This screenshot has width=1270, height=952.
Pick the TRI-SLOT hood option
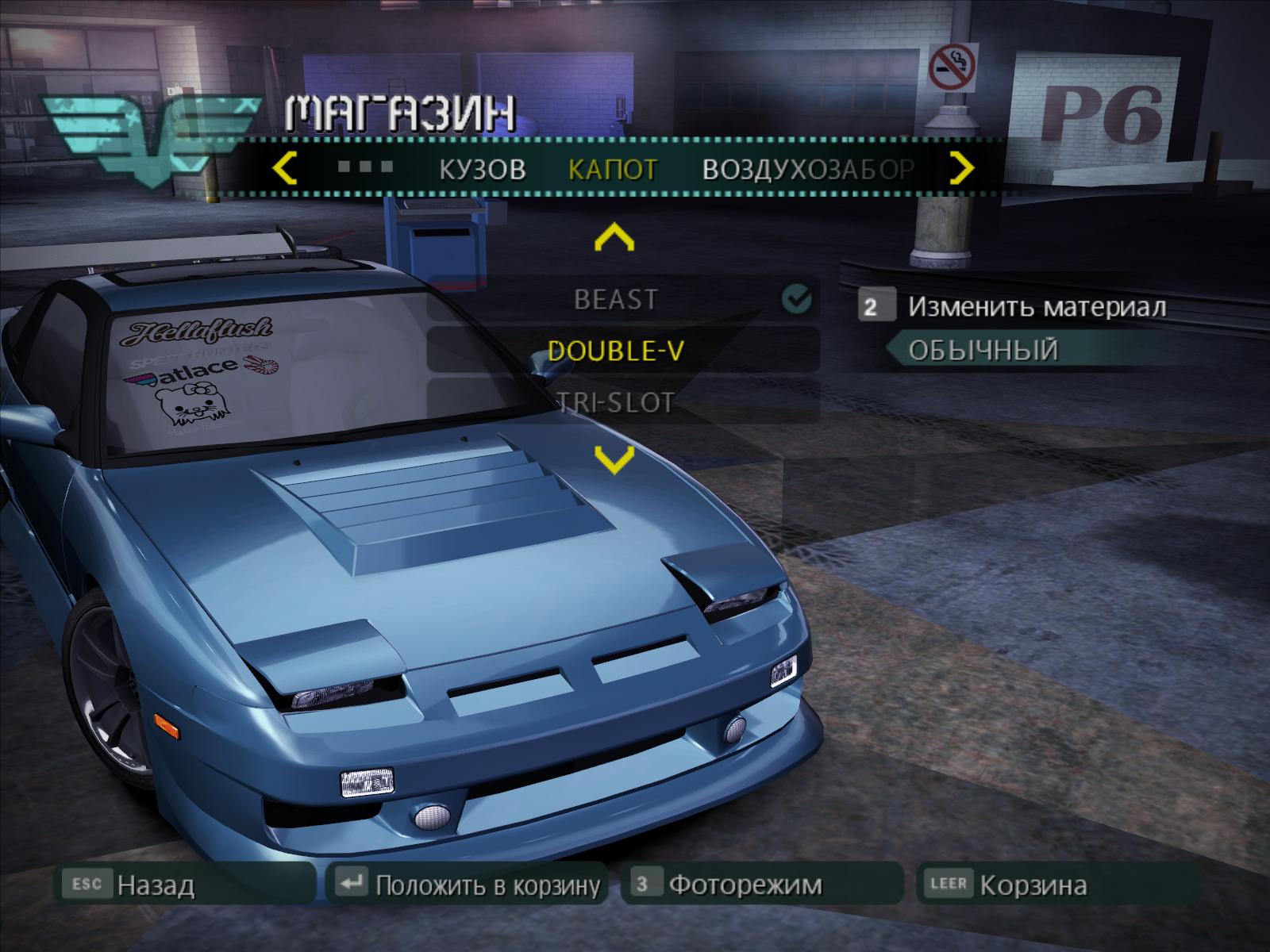coord(616,402)
